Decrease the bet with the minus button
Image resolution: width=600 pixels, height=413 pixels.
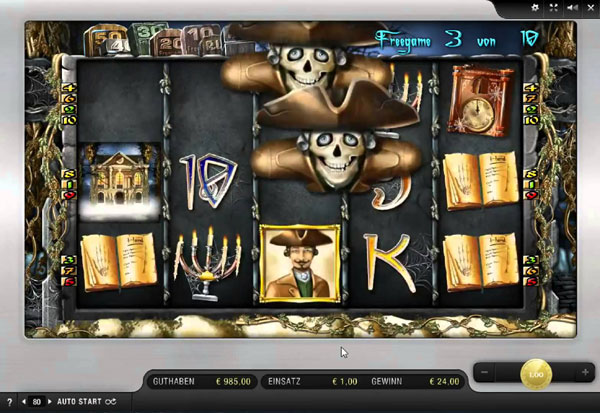pos(486,372)
